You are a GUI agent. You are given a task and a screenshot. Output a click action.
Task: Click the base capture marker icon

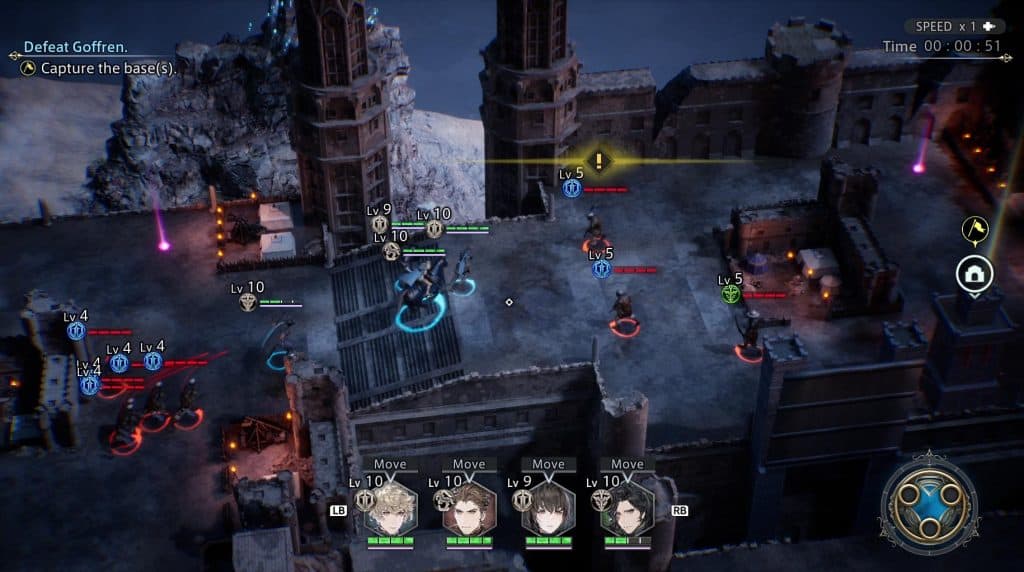click(x=973, y=274)
